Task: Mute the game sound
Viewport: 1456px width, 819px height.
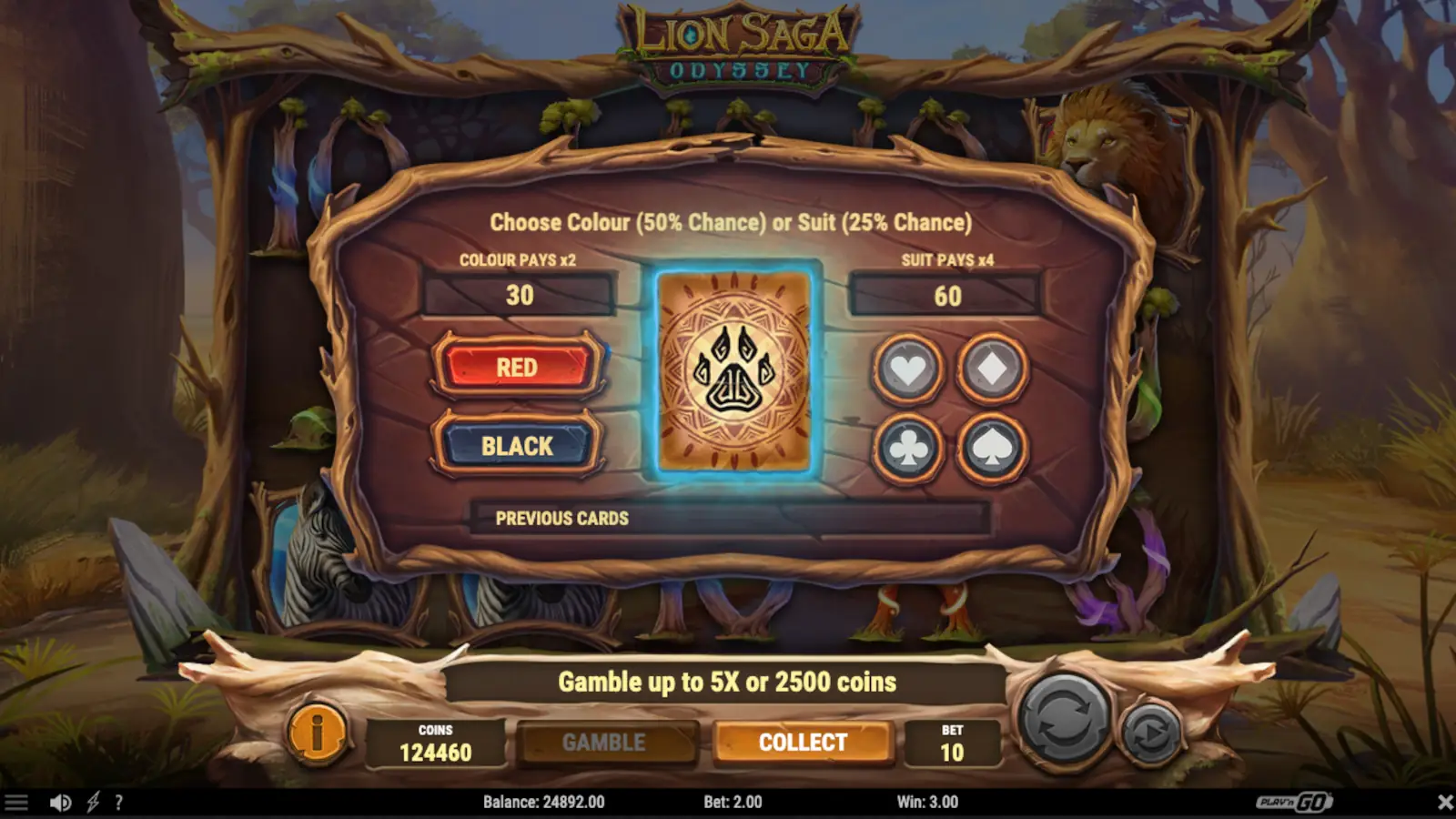Action: (x=60, y=802)
